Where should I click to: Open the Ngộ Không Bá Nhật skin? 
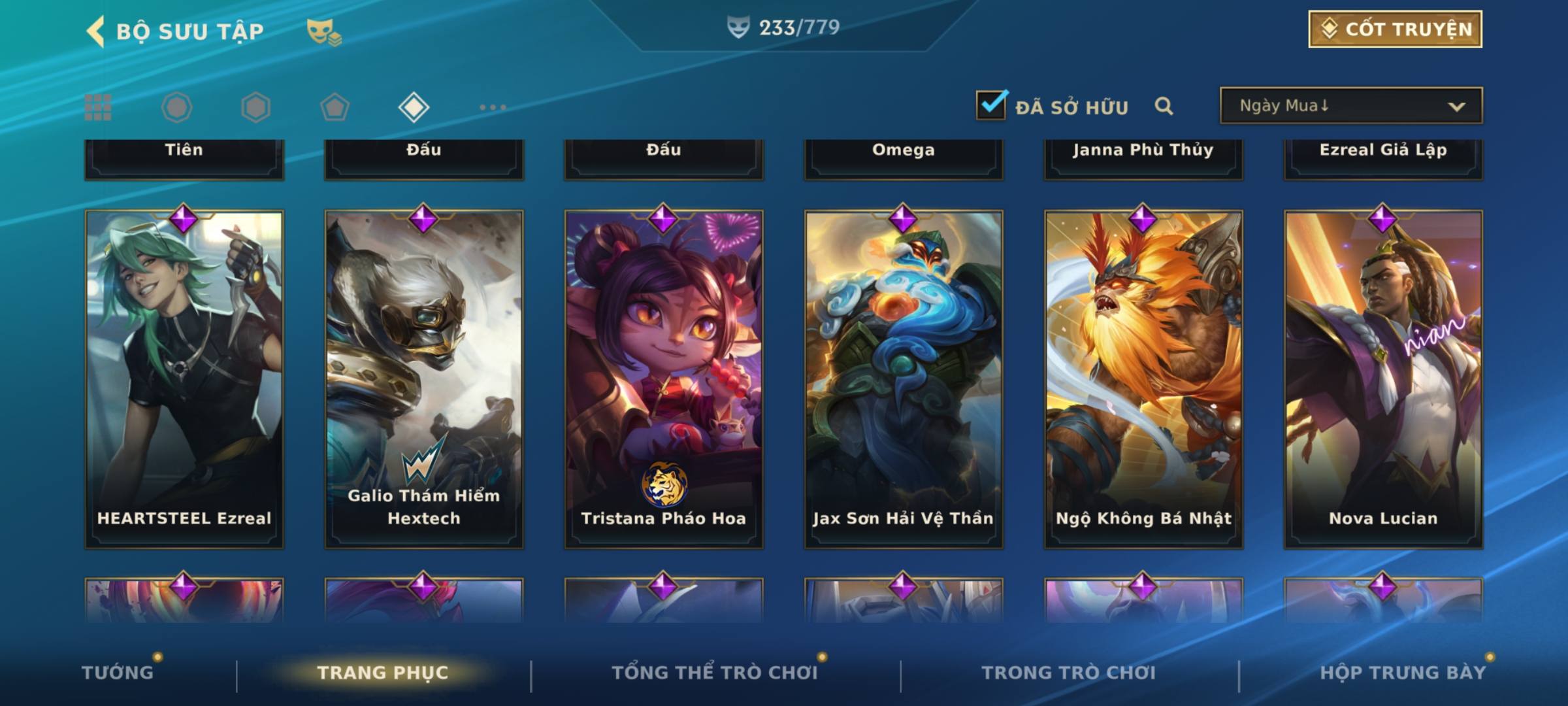(x=1143, y=379)
